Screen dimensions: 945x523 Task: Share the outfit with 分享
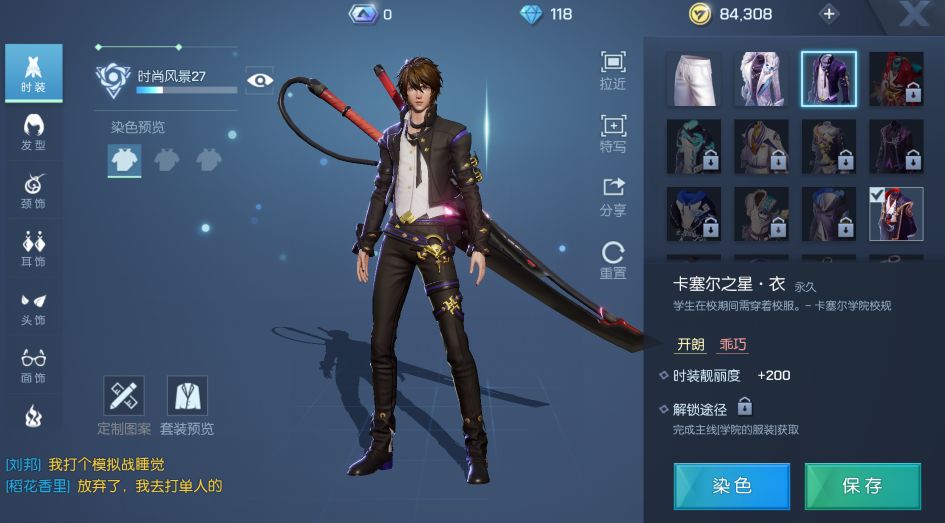(x=613, y=196)
